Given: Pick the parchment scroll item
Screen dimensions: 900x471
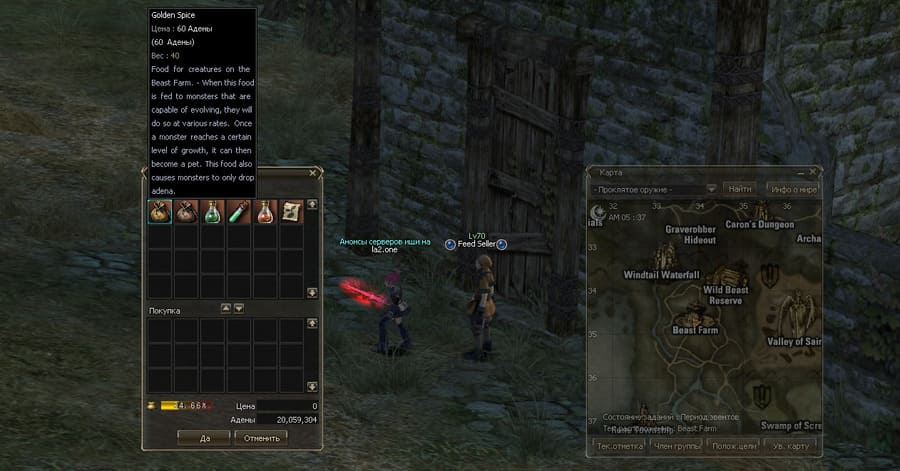Looking at the screenshot, I should point(290,211).
